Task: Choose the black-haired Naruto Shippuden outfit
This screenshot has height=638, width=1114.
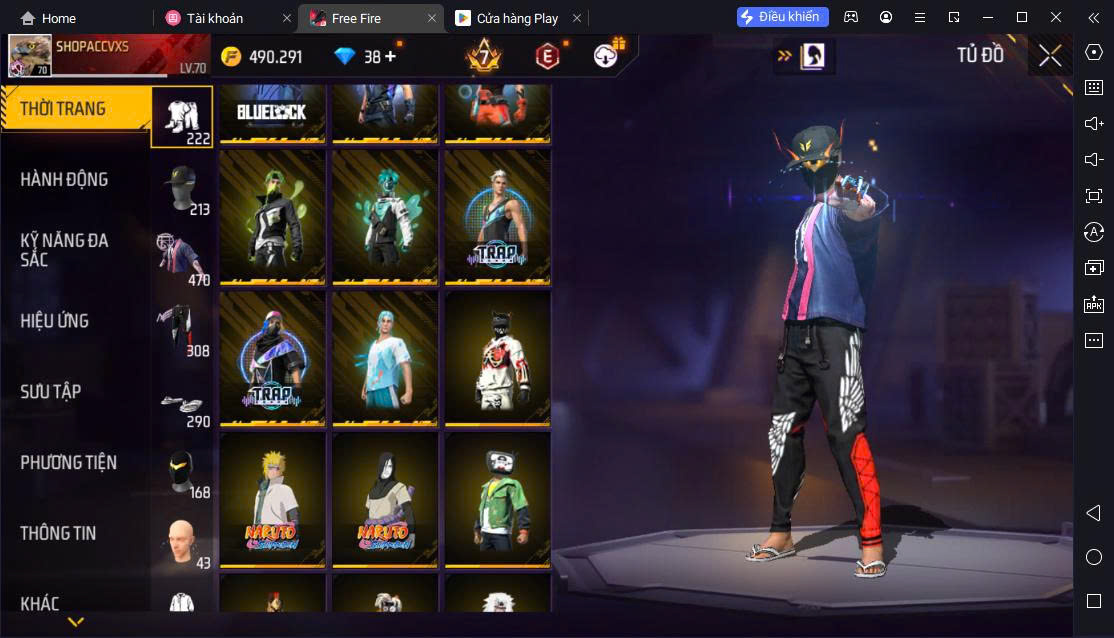Action: point(385,499)
